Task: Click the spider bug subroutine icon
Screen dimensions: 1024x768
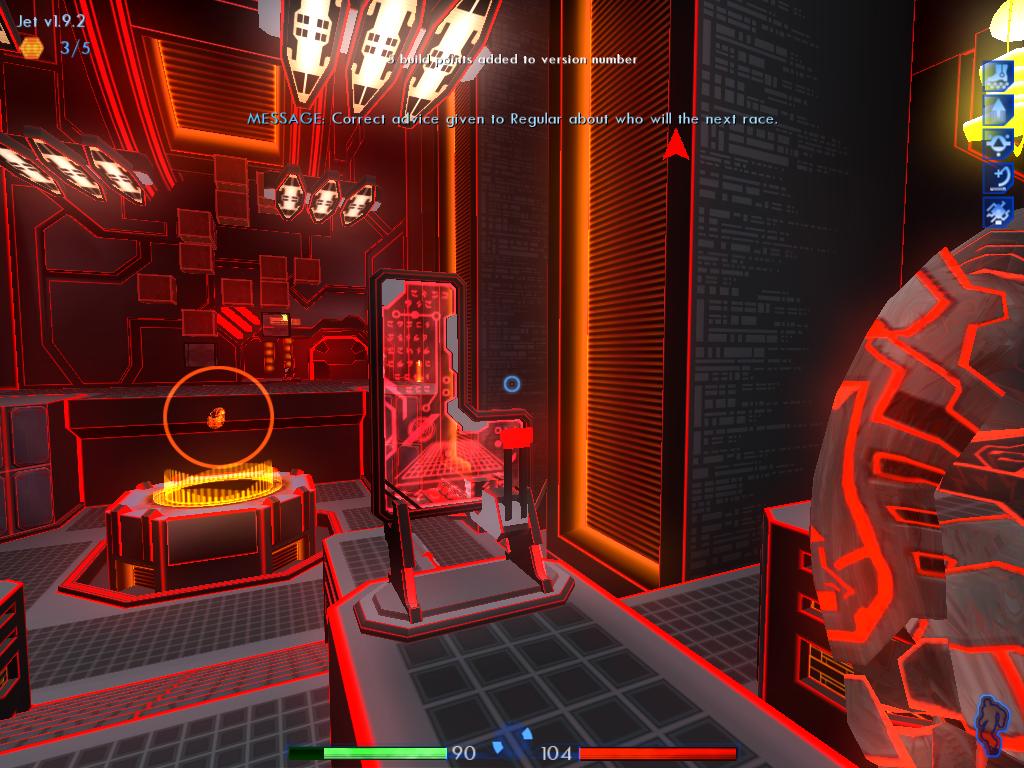Action: [x=999, y=213]
